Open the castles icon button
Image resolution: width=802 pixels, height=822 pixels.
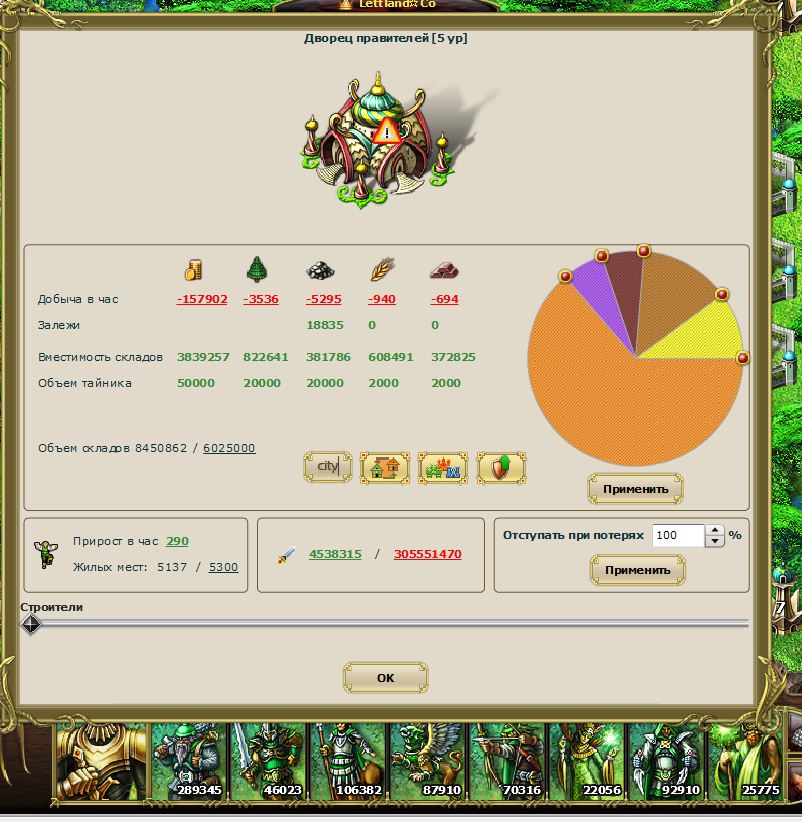coord(443,467)
